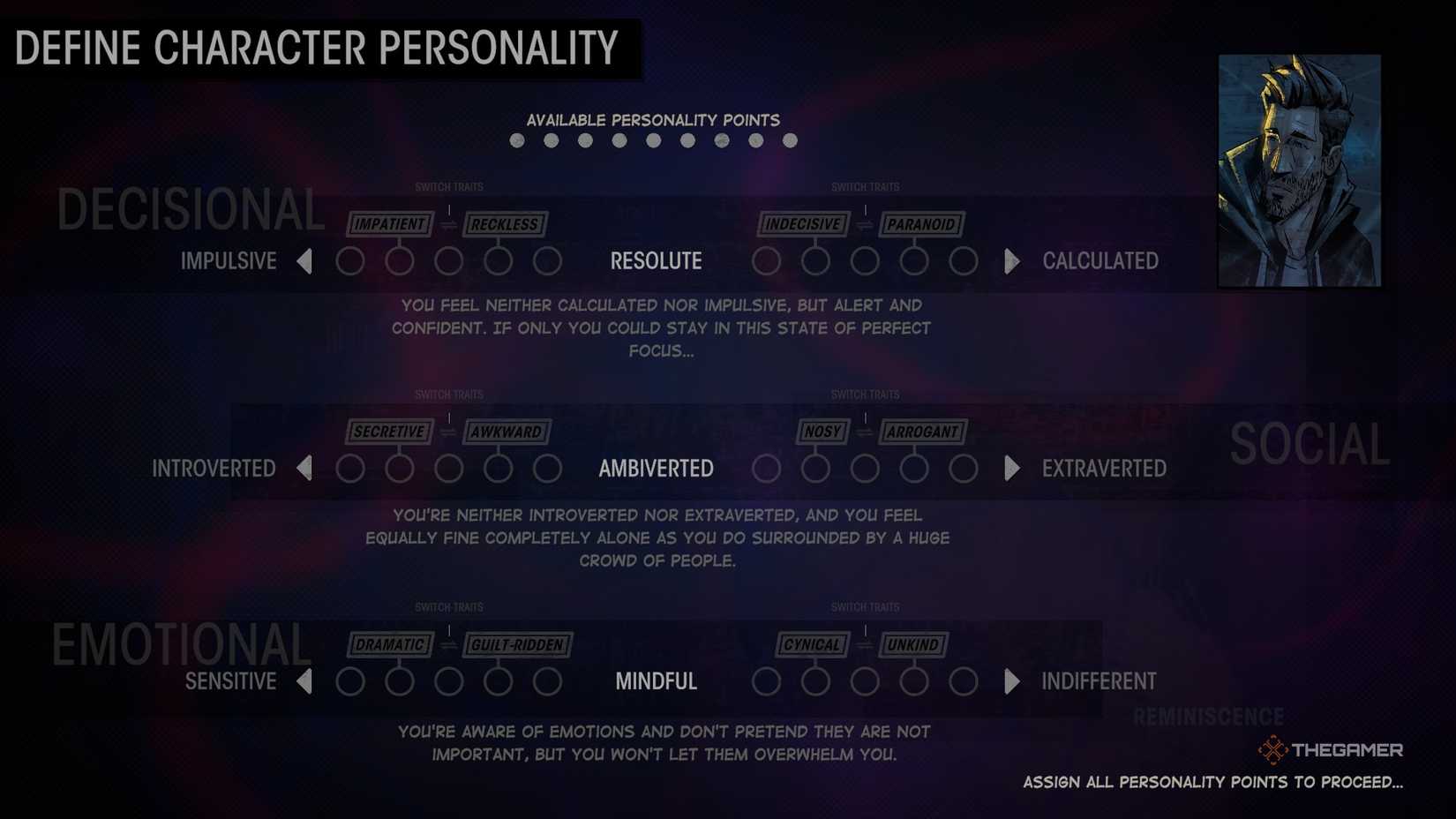Click the left arrow toward Introverted
This screenshot has height=819, width=1456.
tap(304, 469)
